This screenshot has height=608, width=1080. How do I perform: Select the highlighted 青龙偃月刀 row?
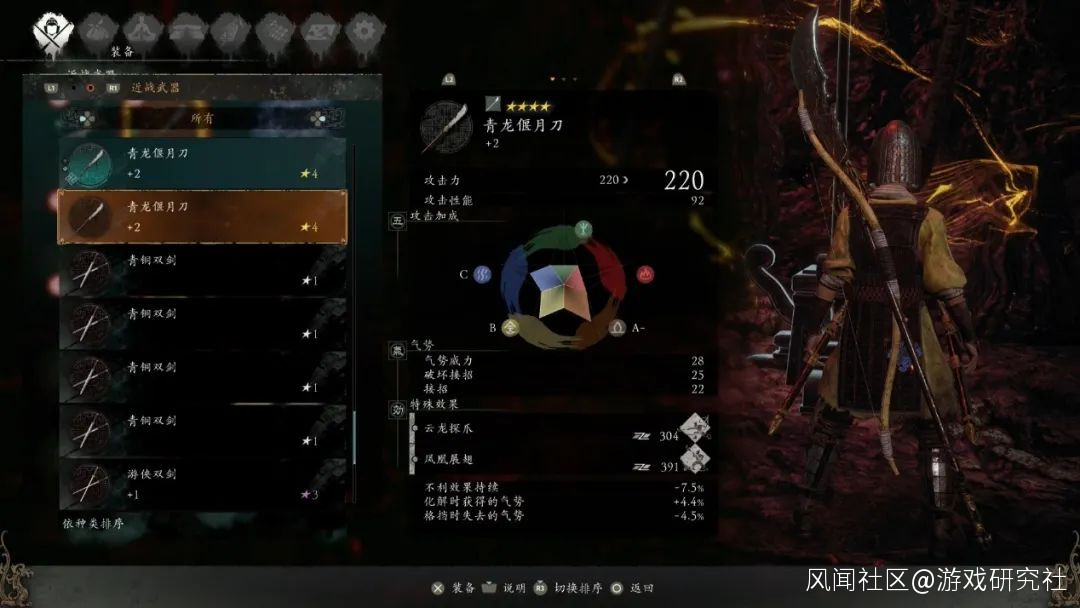[x=202, y=216]
